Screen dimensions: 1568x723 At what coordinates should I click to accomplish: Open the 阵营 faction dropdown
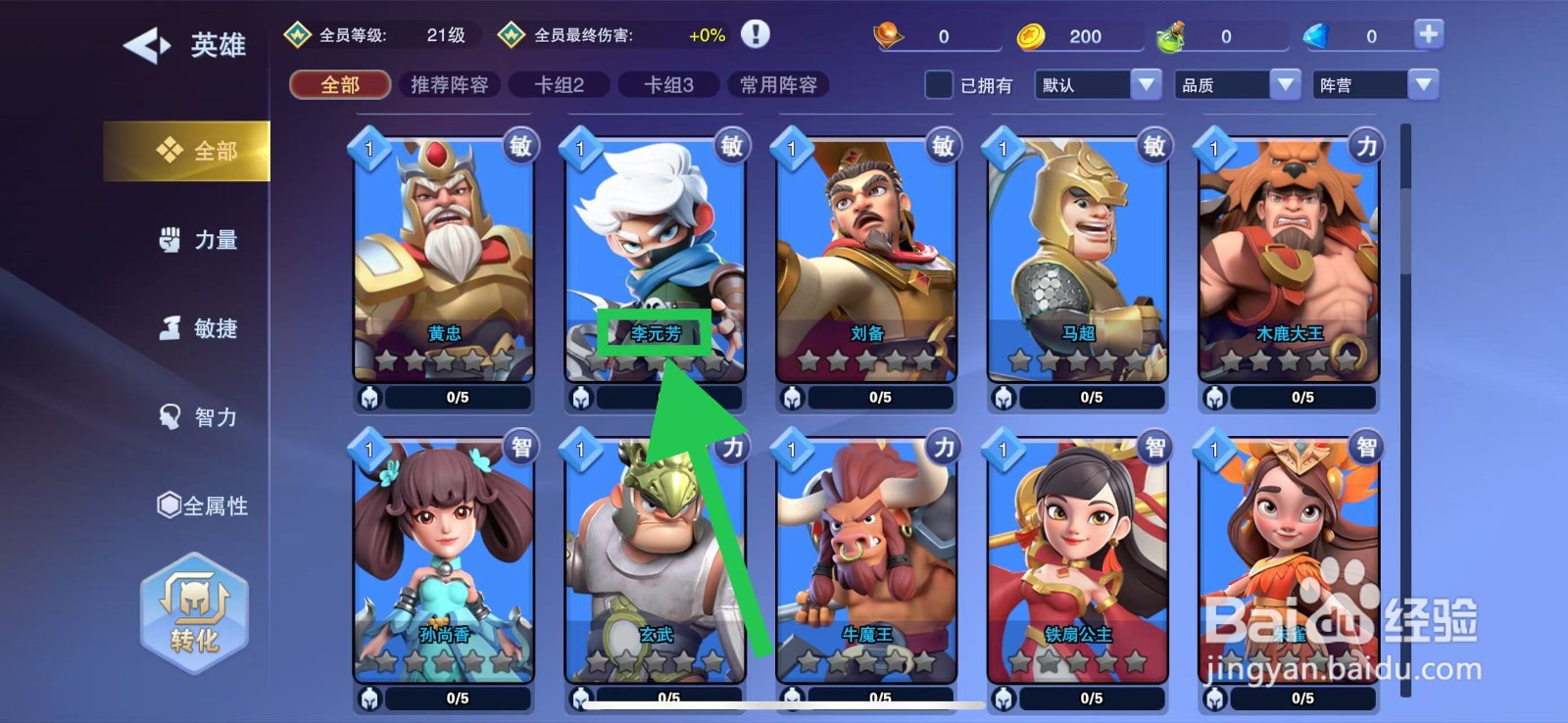tap(1375, 85)
